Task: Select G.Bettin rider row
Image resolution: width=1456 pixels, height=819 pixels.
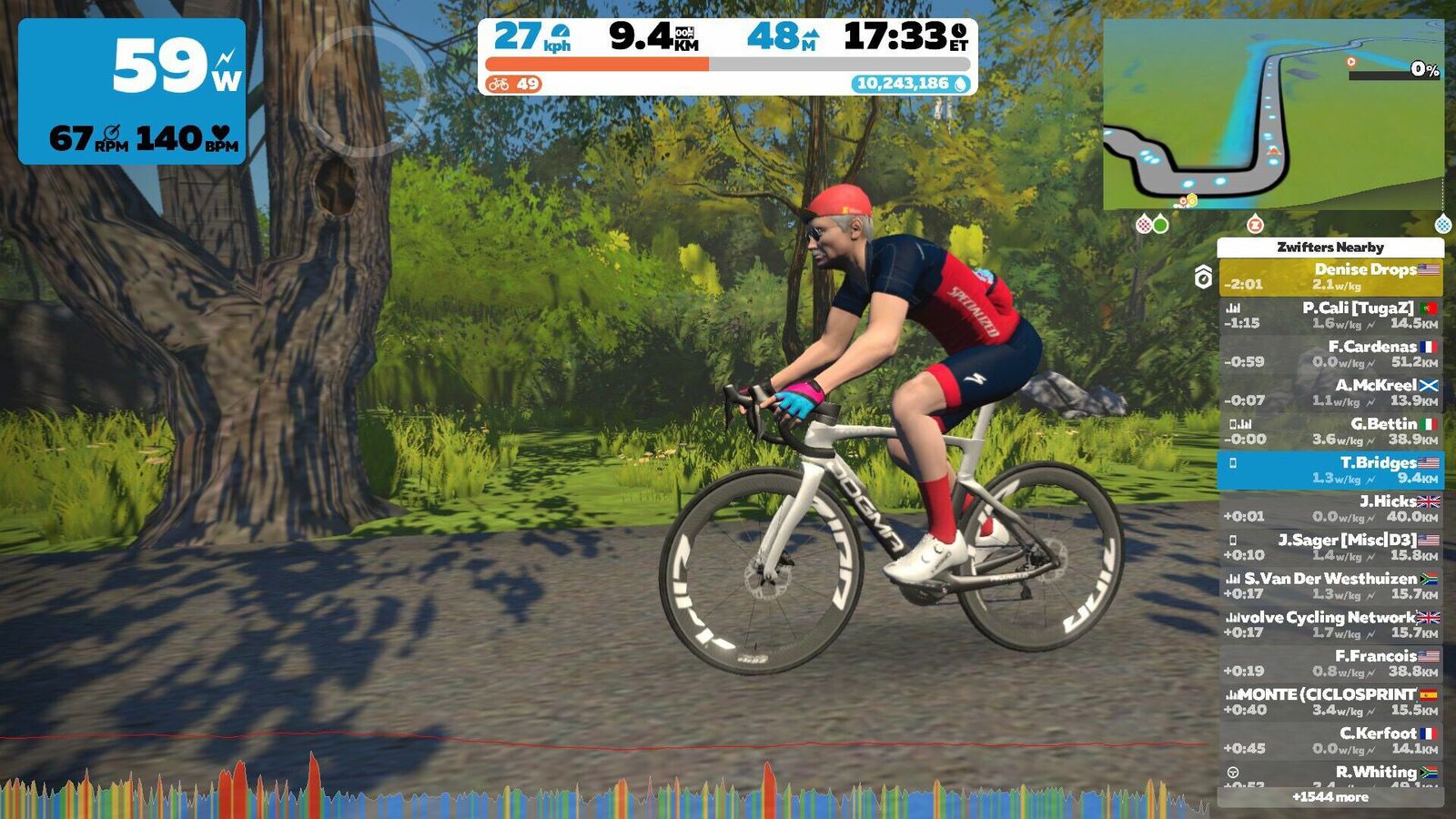Action: pyautogui.click(x=1330, y=431)
